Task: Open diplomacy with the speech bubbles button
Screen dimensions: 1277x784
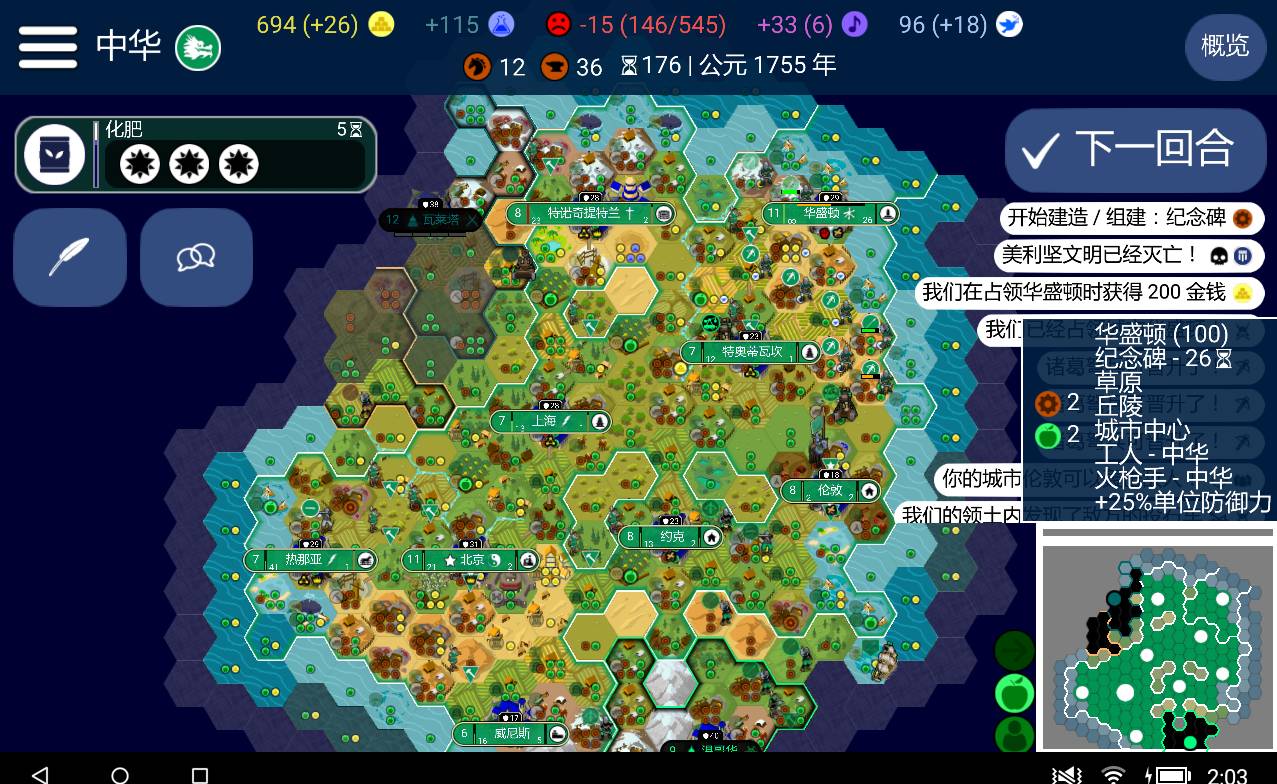Action: 196,257
